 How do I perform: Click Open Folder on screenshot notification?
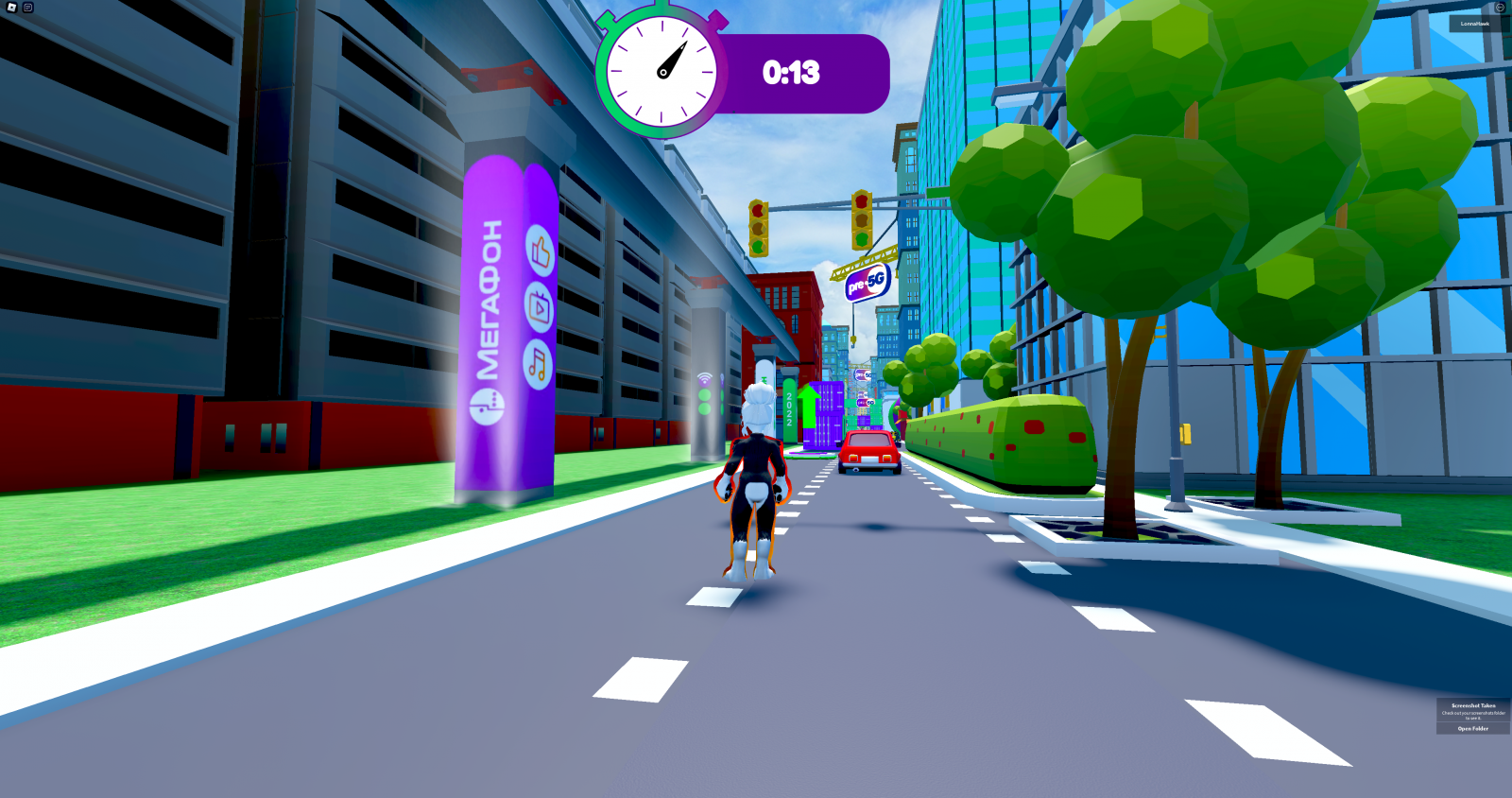[x=1472, y=729]
